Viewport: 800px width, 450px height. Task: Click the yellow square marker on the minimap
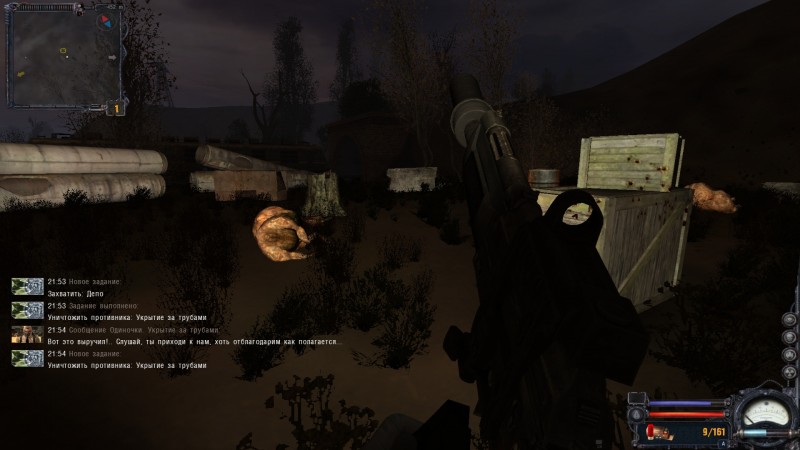tap(63, 48)
